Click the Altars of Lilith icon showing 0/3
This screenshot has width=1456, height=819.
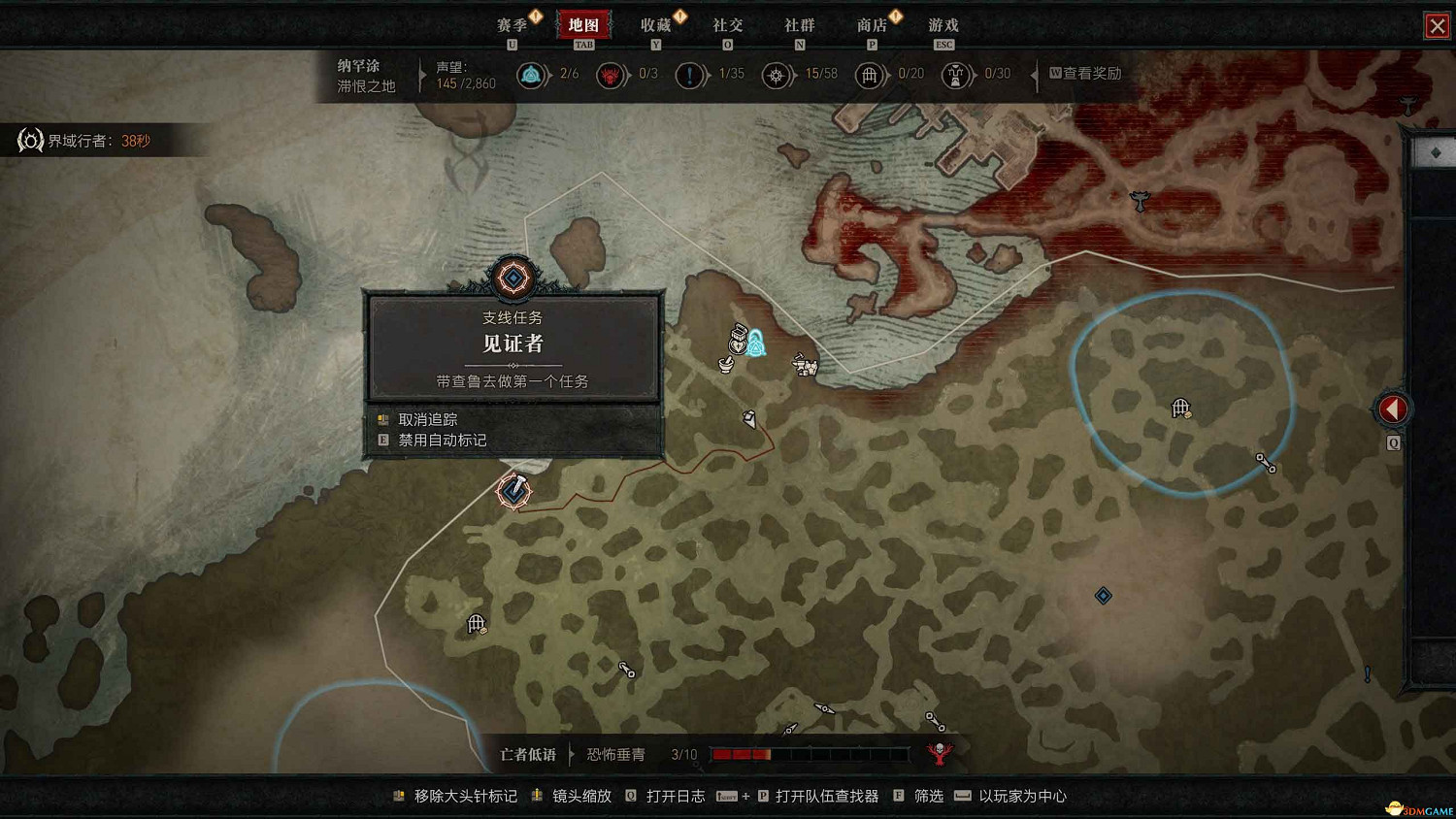(x=611, y=75)
